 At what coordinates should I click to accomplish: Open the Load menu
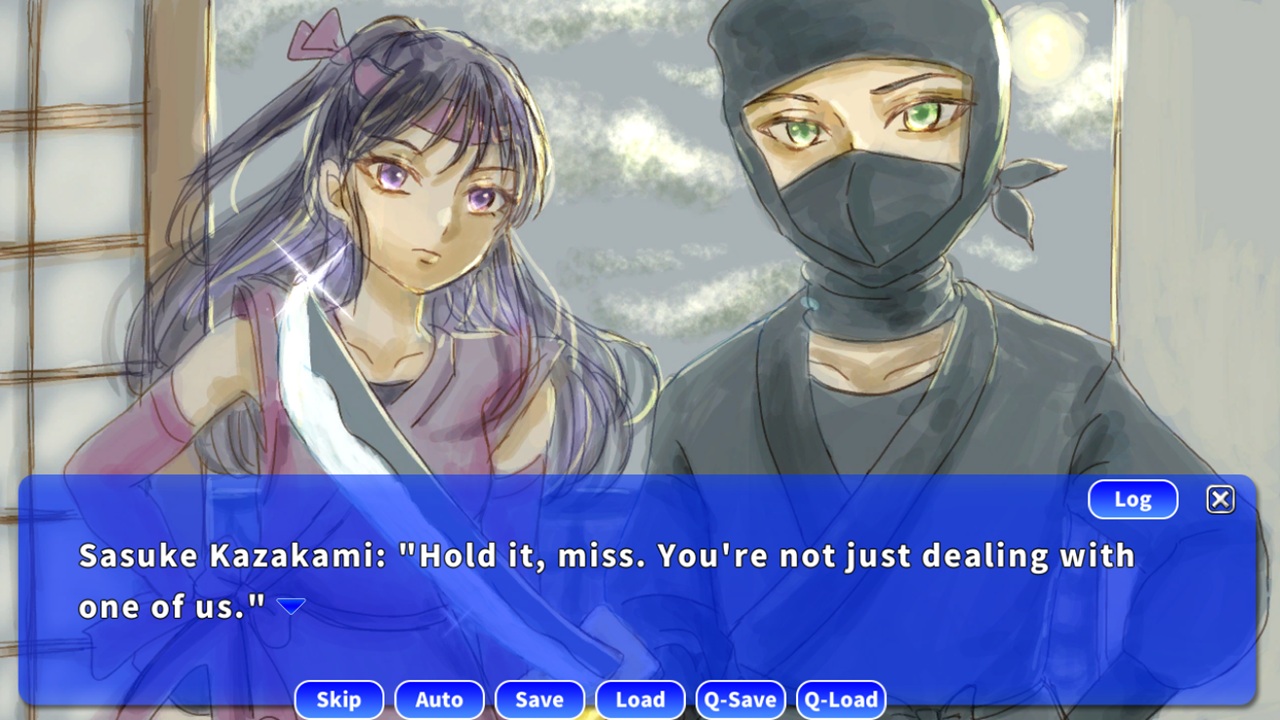(x=640, y=699)
